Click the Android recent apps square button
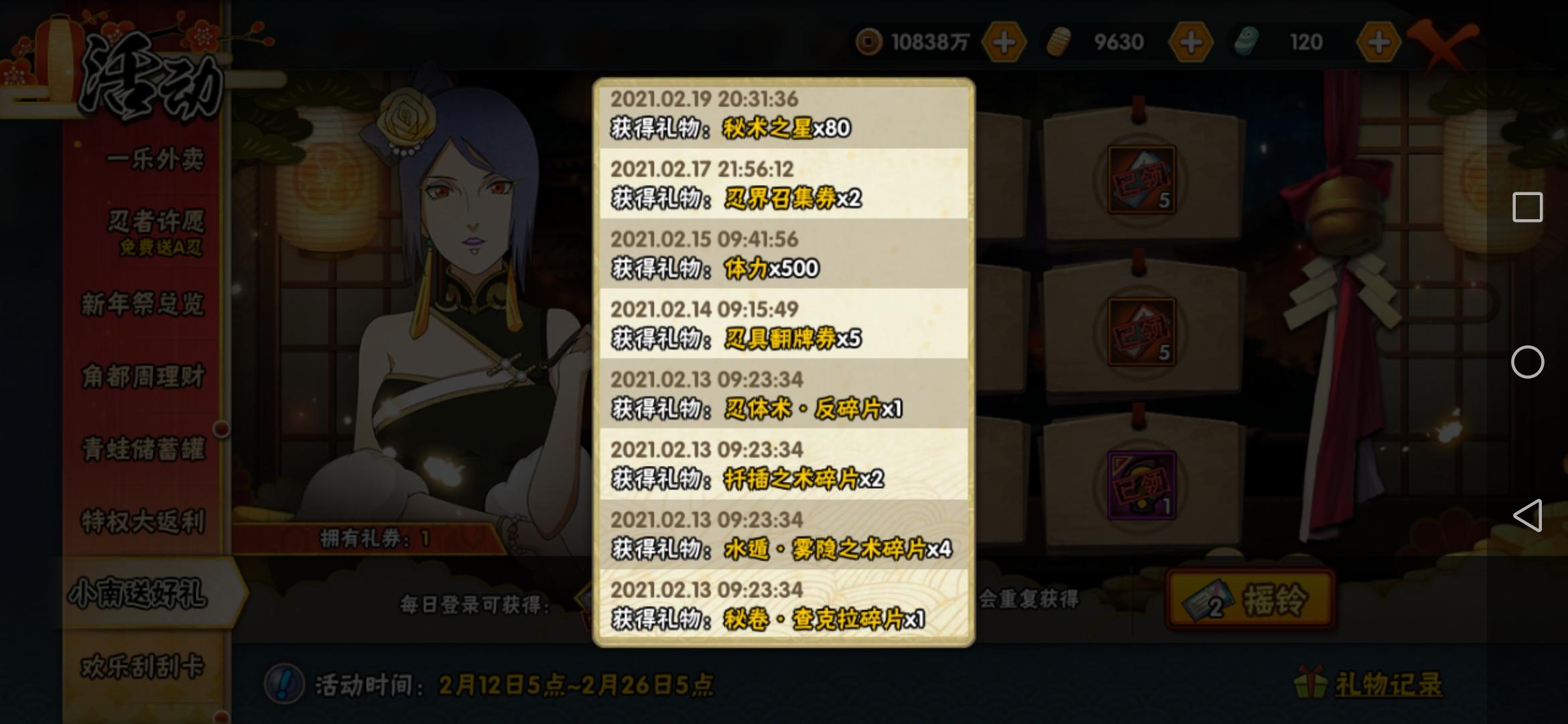The width and height of the screenshot is (1568, 724). [1528, 208]
